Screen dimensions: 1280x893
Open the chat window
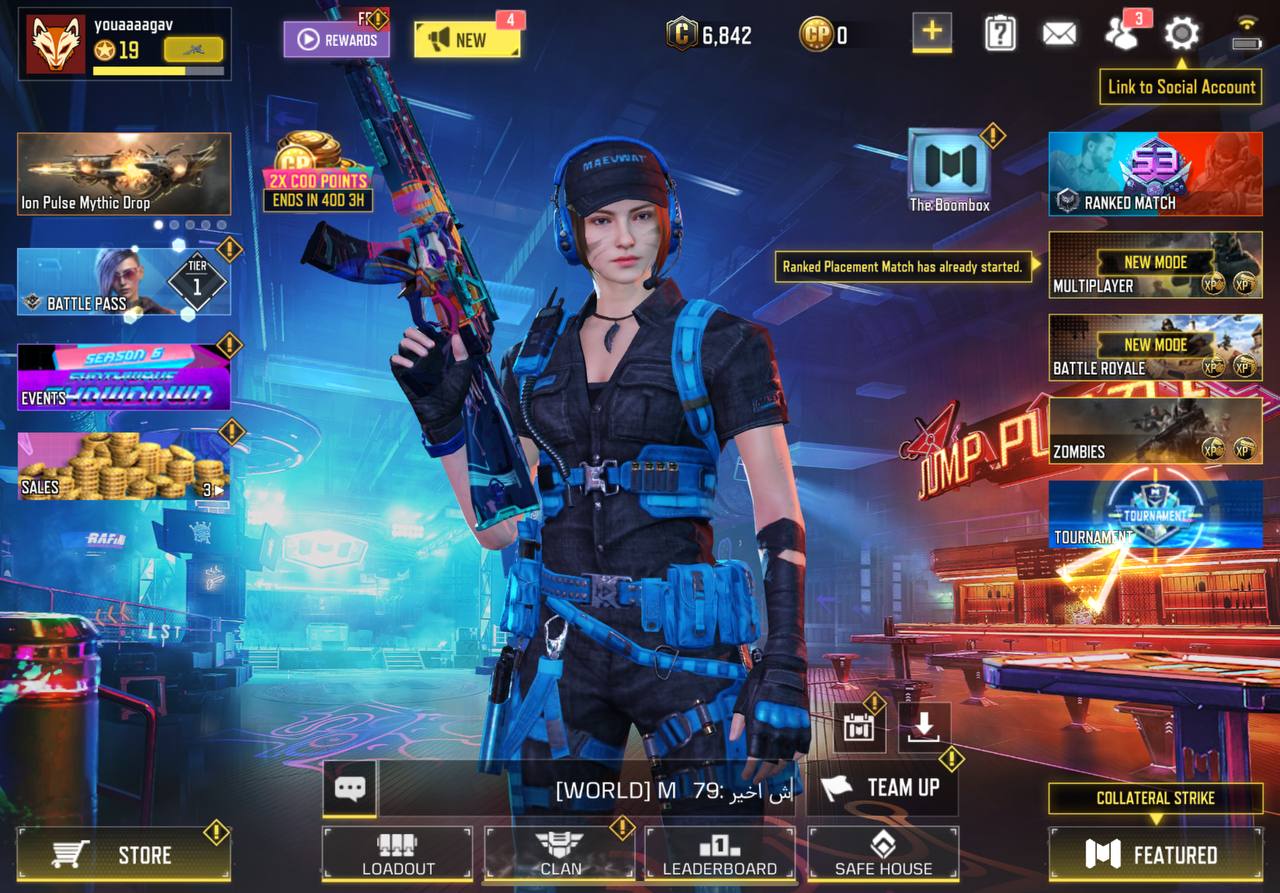(x=350, y=789)
